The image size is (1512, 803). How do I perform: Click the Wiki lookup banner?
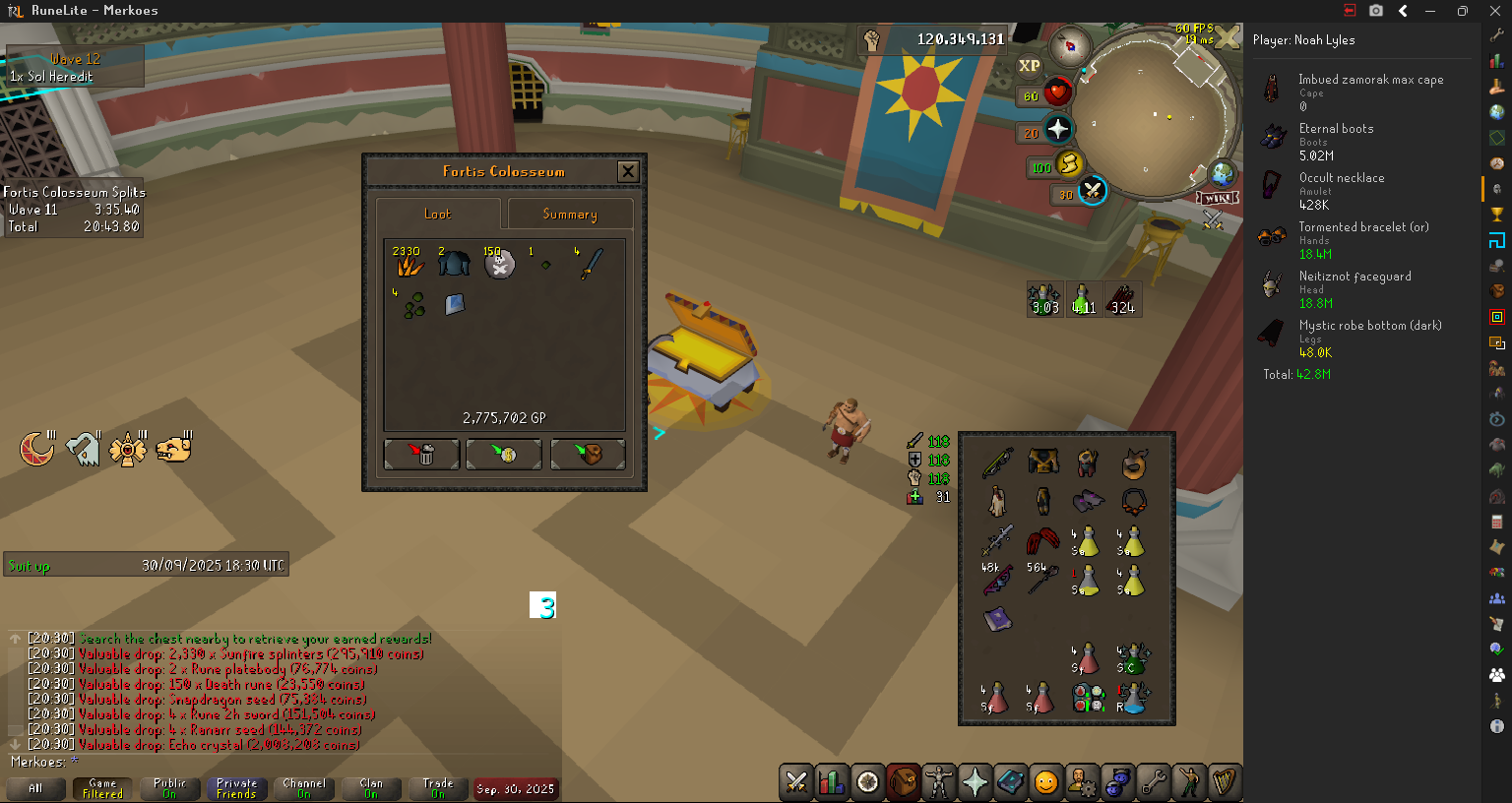coord(1217,199)
